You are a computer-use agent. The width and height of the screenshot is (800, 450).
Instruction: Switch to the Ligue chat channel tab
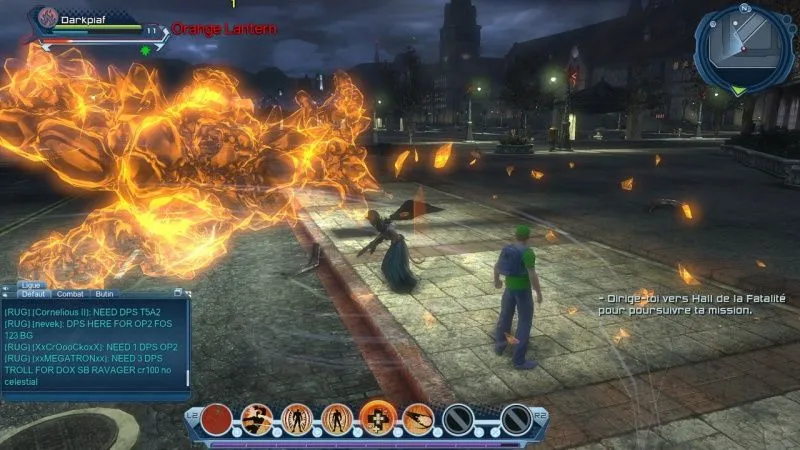click(30, 285)
